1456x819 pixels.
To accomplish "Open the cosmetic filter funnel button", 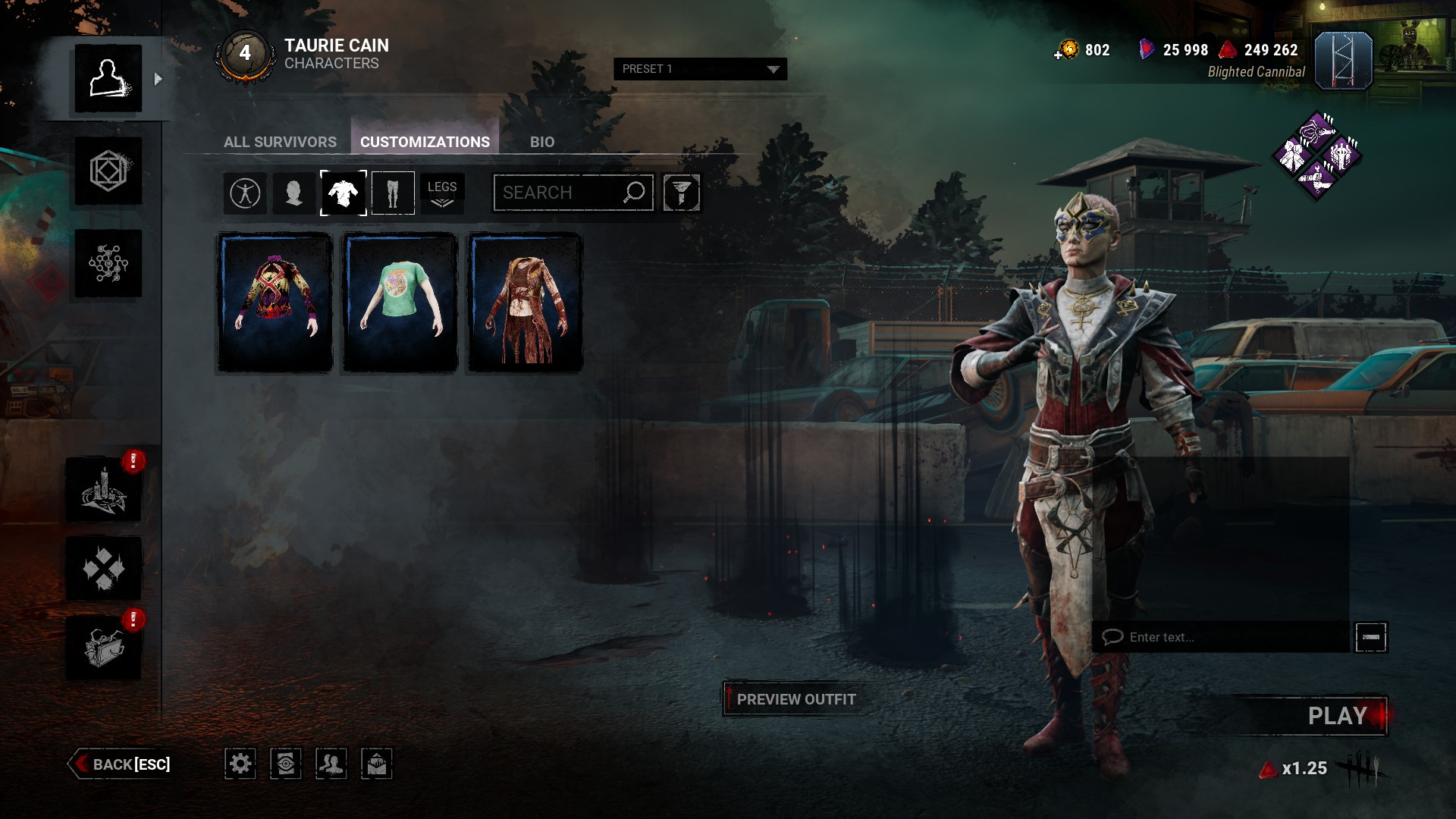I will (x=681, y=193).
